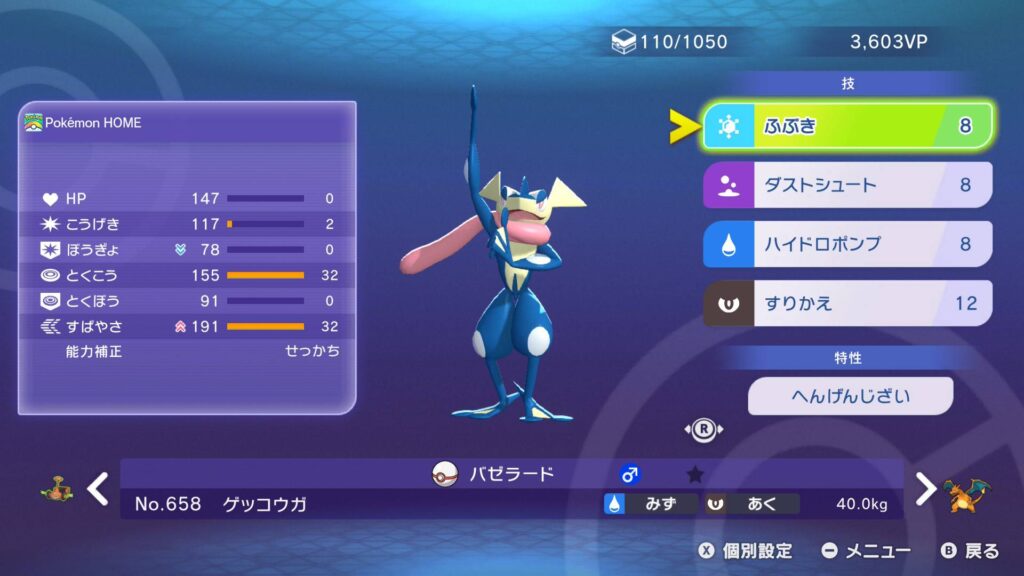Select the ふぶき move
The image size is (1024, 576).
point(848,126)
